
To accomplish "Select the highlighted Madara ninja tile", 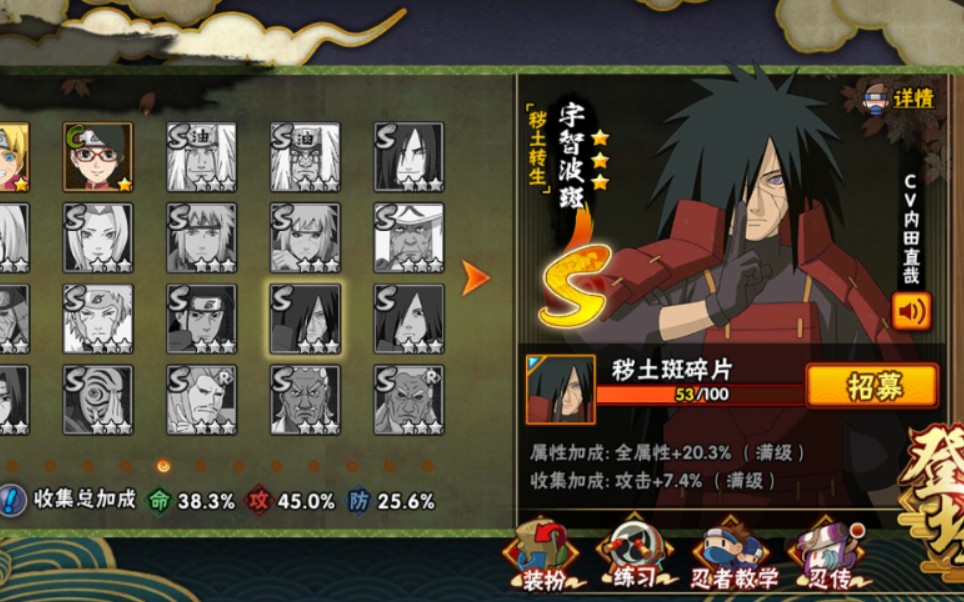I will click(x=305, y=319).
